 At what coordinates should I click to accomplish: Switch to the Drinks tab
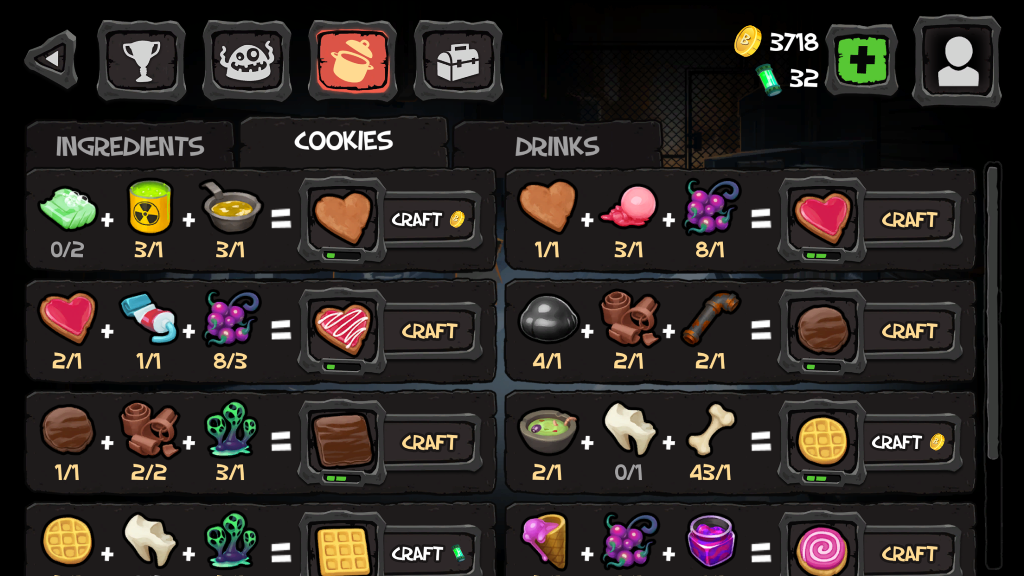(x=557, y=146)
